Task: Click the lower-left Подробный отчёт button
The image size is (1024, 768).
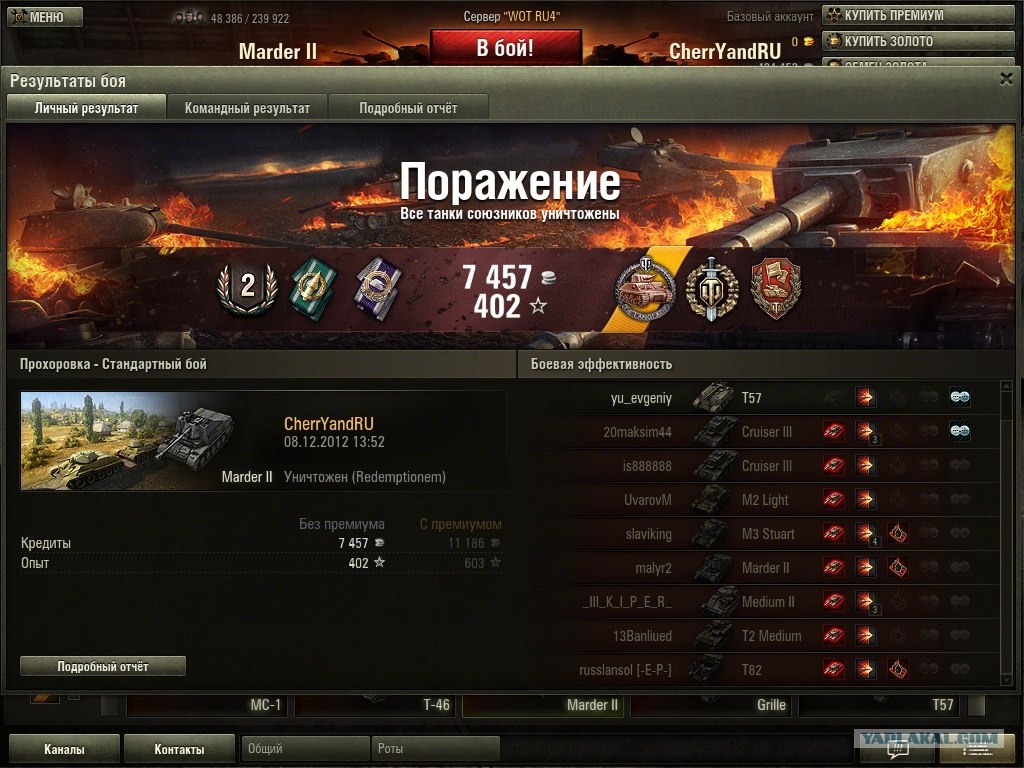Action: 103,666
